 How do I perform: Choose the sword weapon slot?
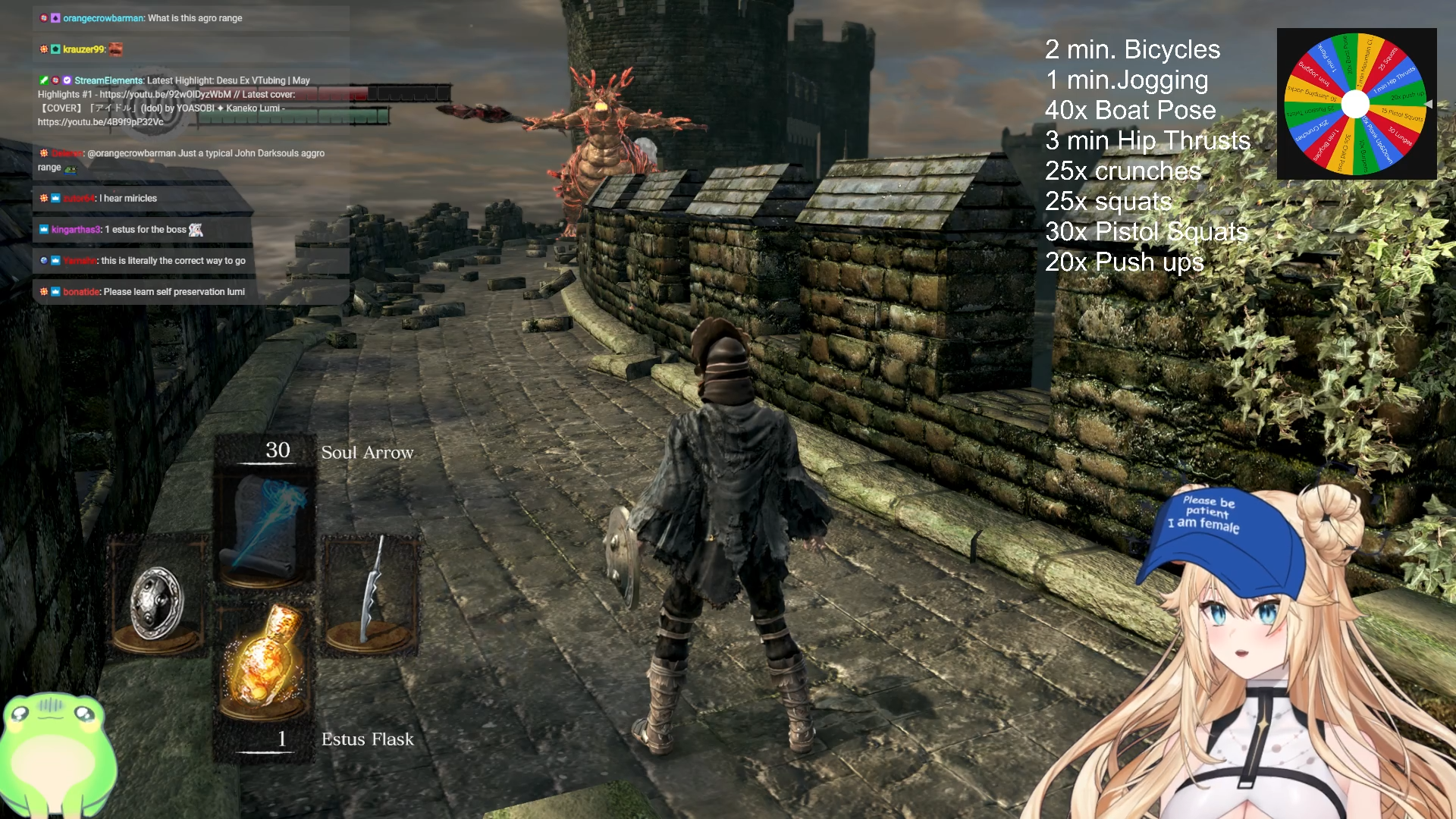(371, 593)
